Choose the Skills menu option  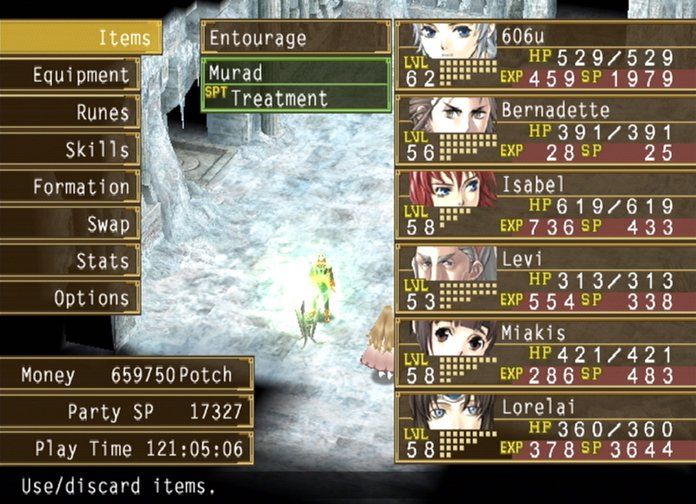[x=70, y=149]
